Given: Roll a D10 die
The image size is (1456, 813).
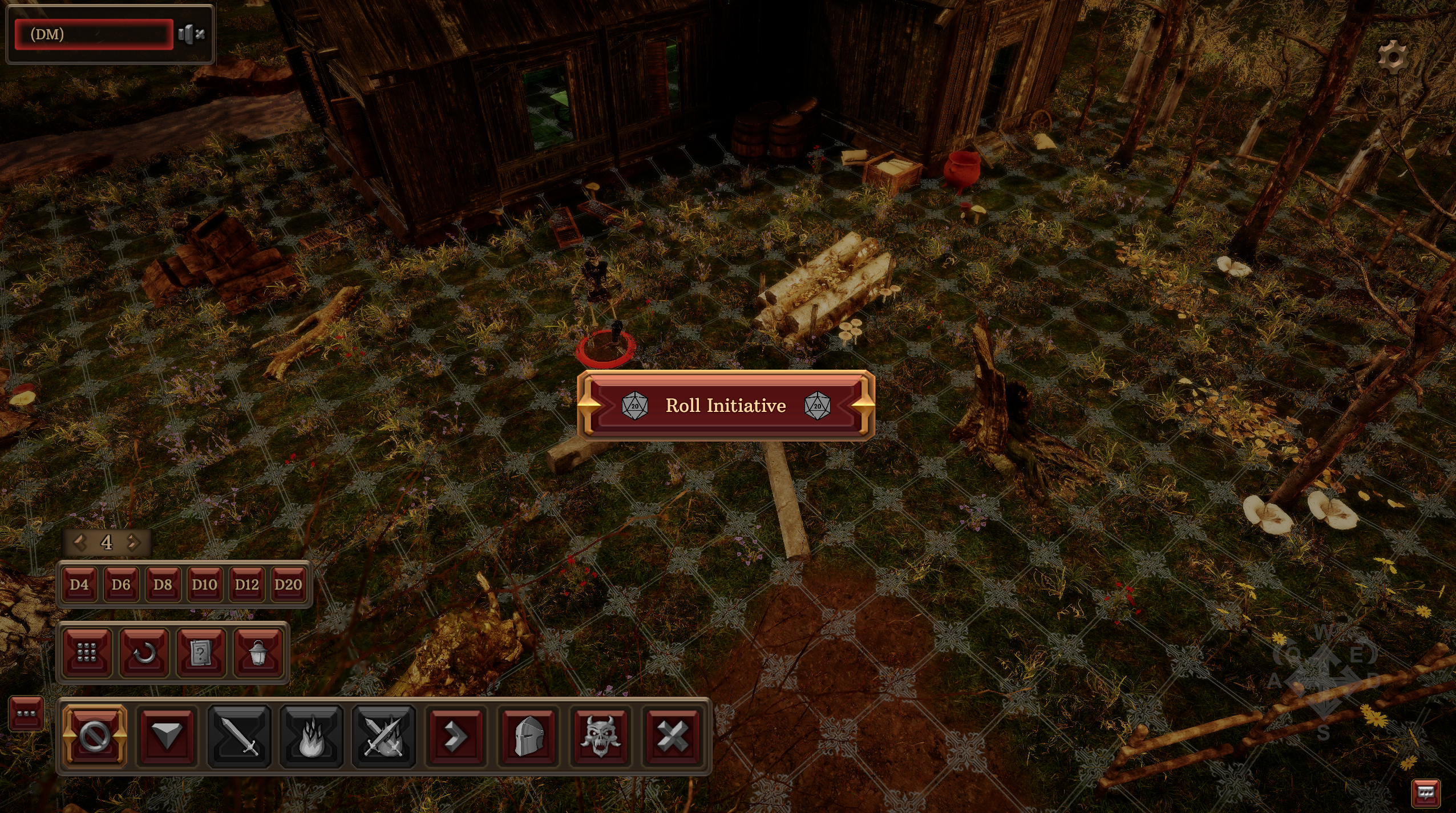Looking at the screenshot, I should point(204,584).
